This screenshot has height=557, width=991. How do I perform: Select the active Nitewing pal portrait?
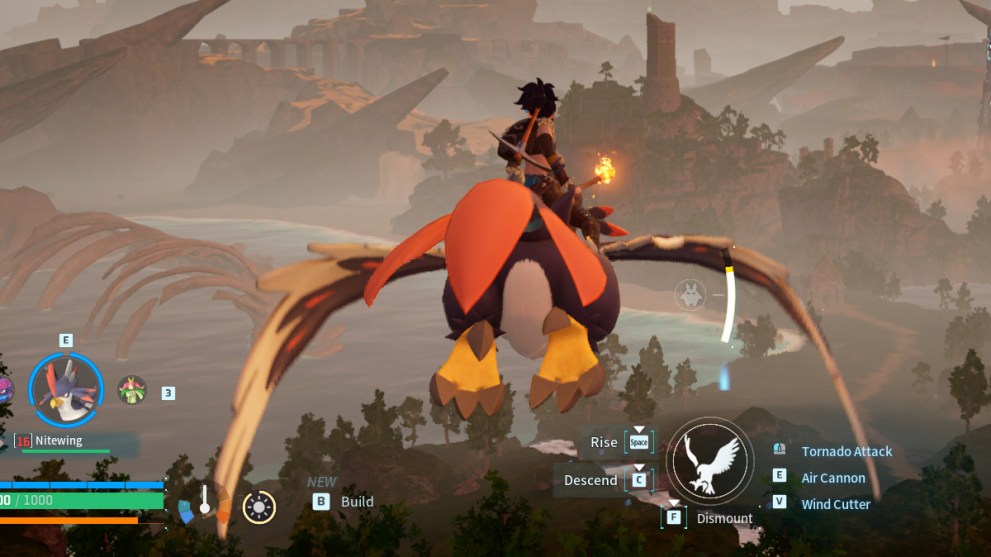[66, 390]
